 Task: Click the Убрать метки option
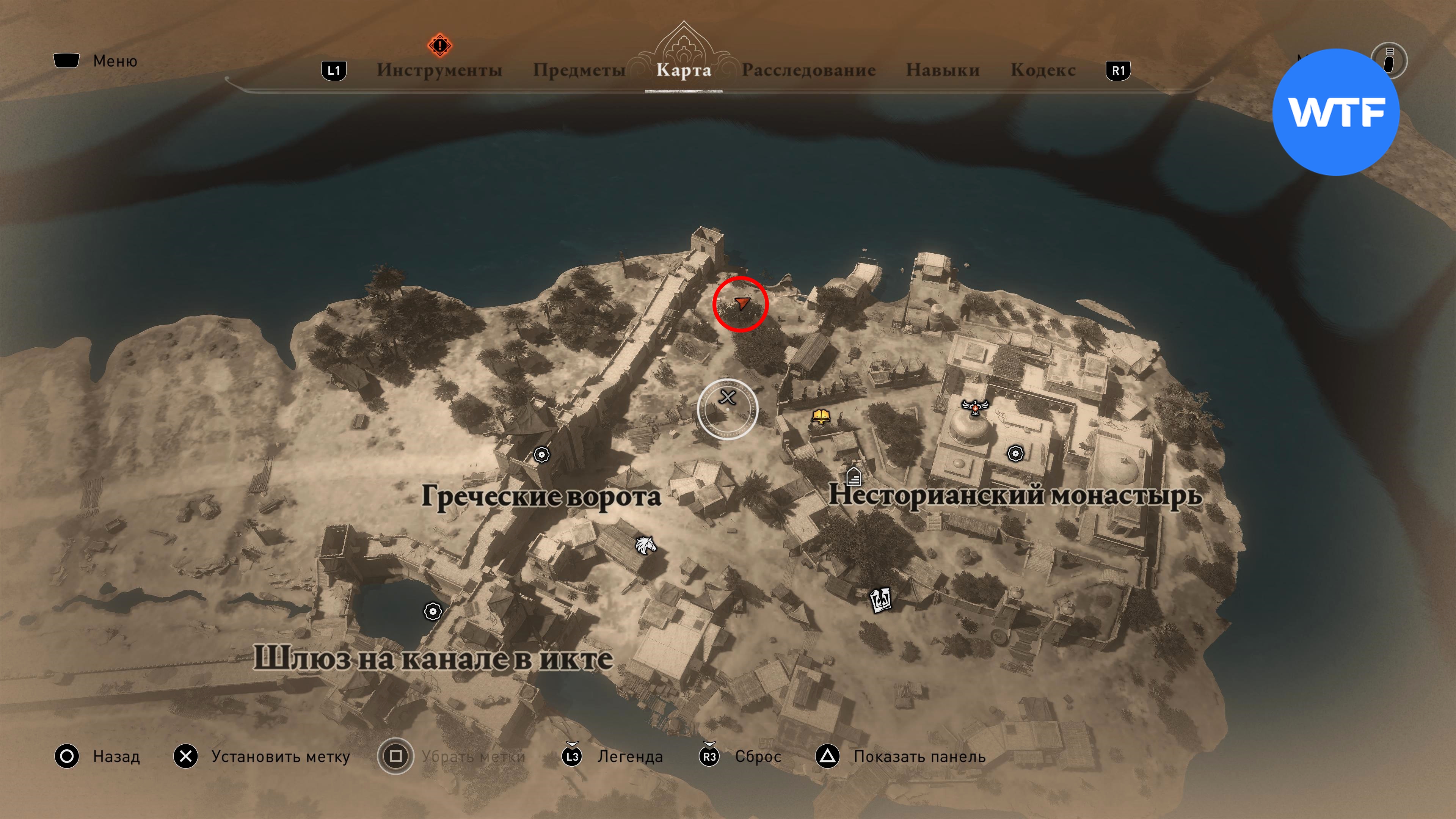(x=472, y=756)
